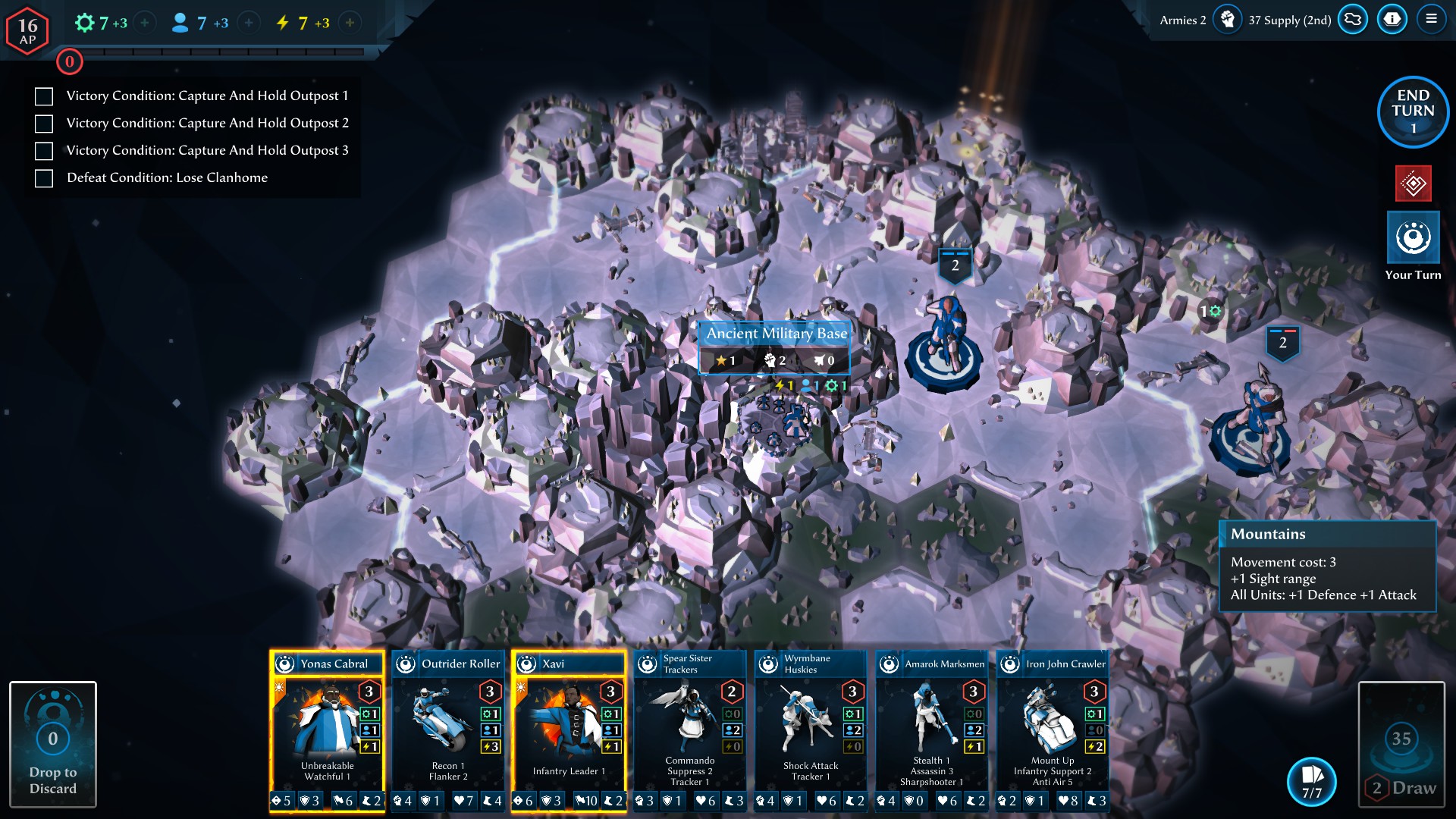Check Victory Condition: Capture And Hold Outpost 1

43,96
